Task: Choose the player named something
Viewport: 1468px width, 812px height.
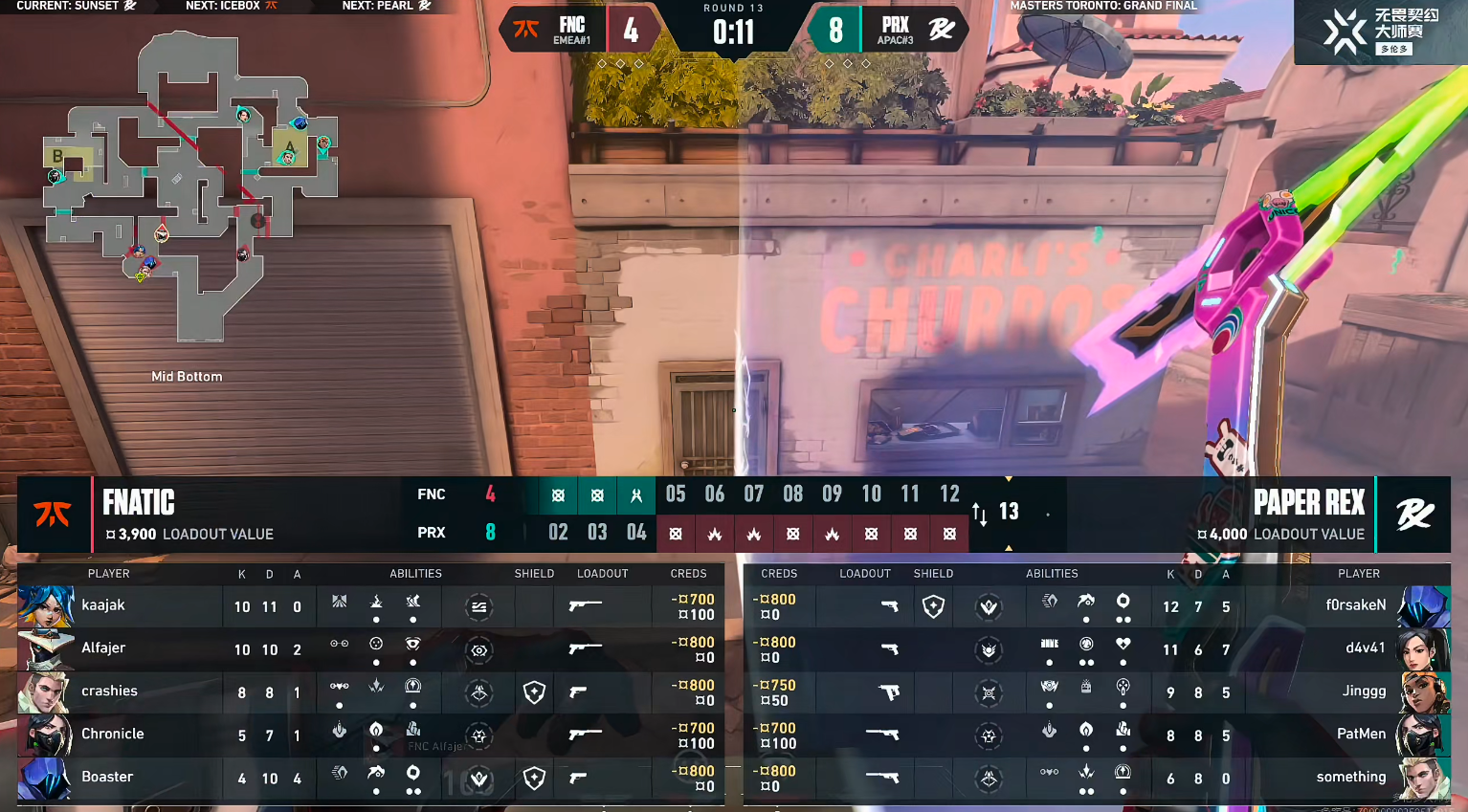Action: click(x=1350, y=778)
